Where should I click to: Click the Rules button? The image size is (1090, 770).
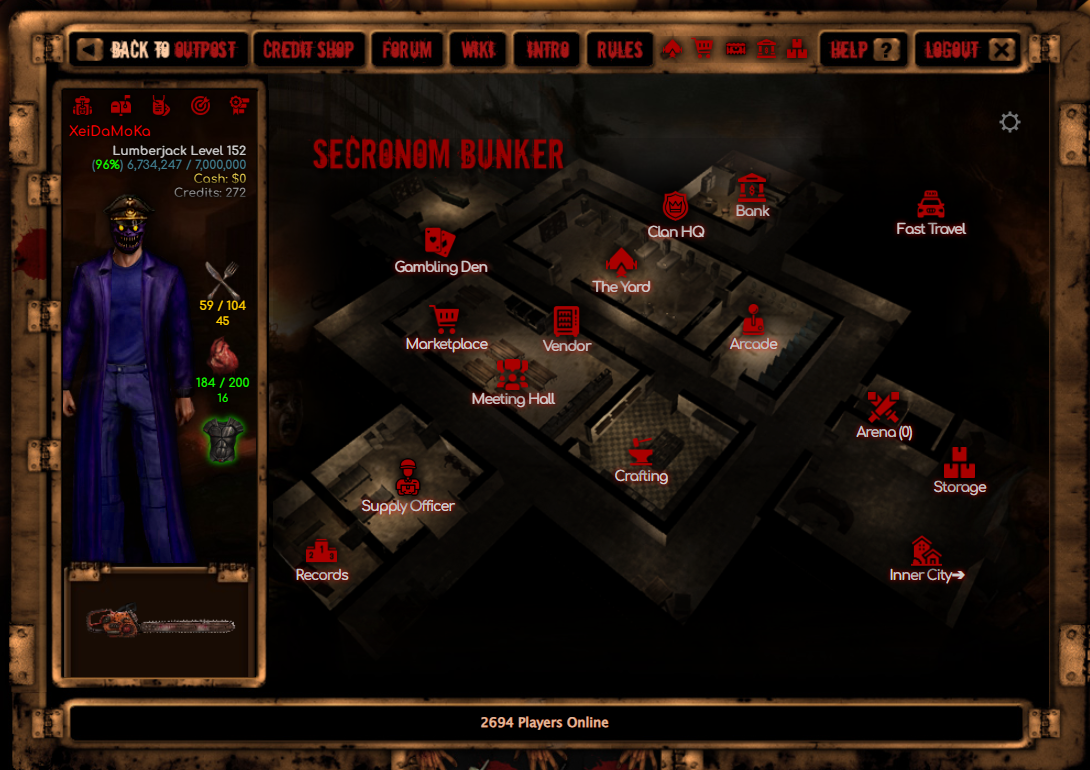tap(619, 49)
